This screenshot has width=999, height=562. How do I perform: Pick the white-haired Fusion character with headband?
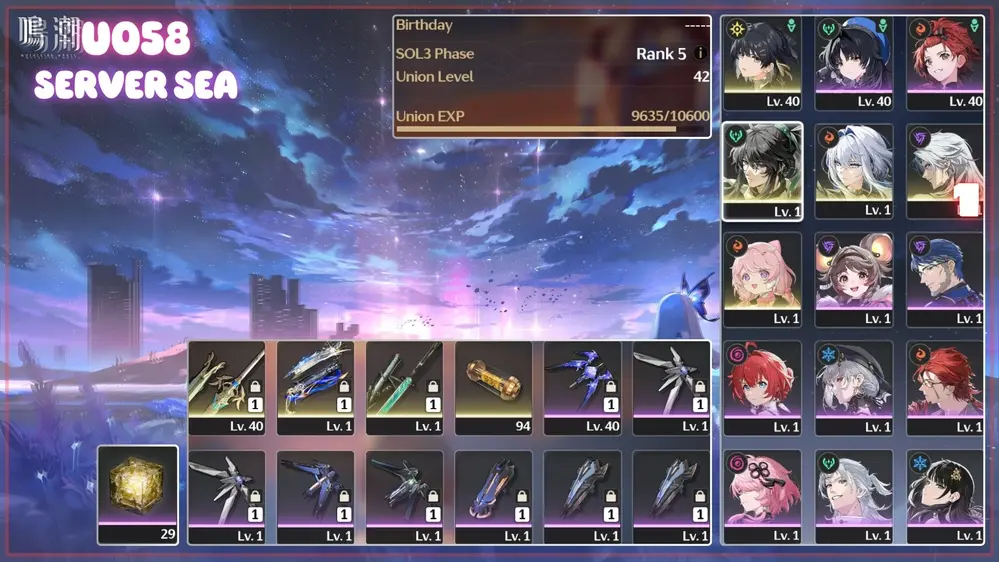853,171
